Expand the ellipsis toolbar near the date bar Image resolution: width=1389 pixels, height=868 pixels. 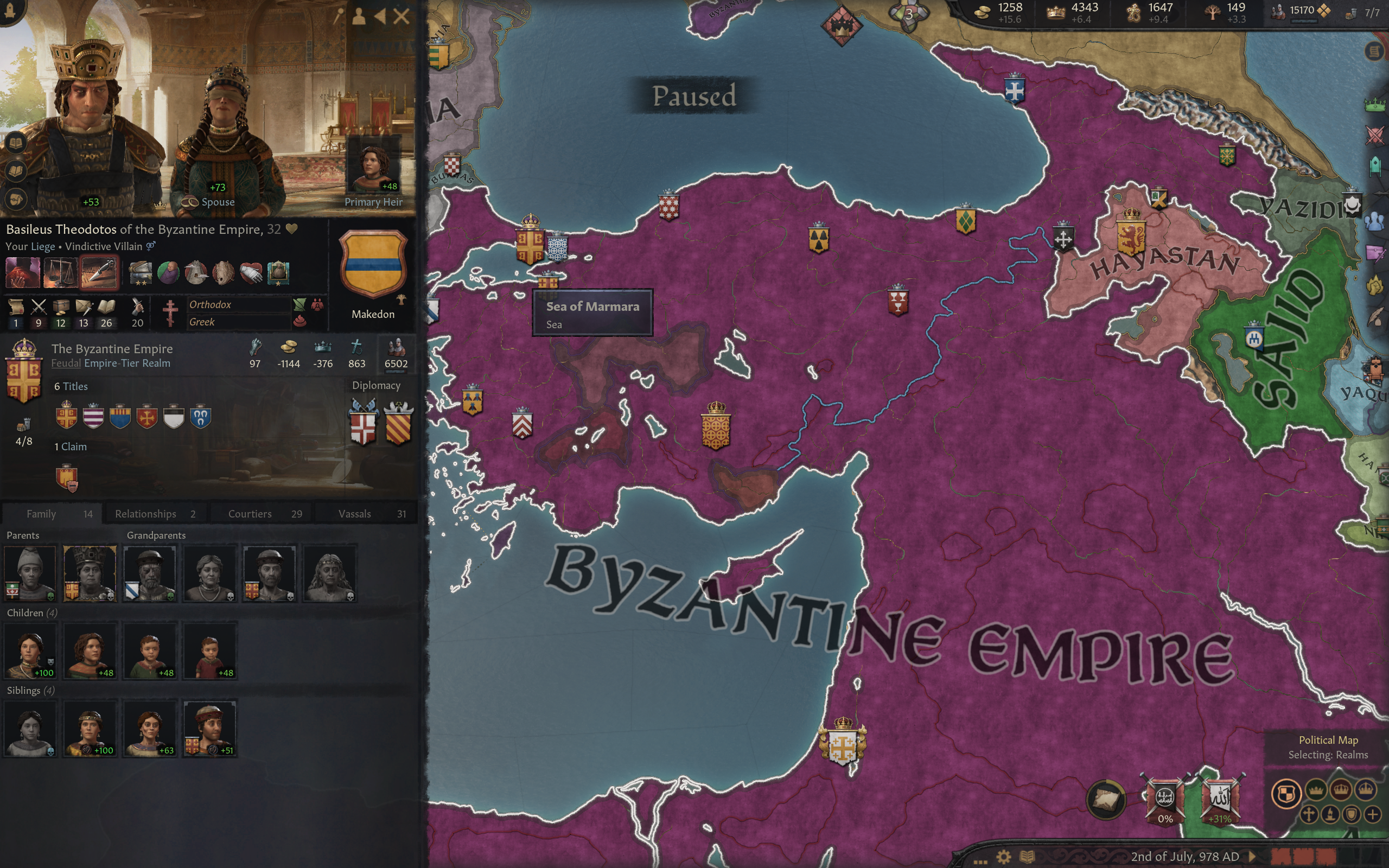(x=981, y=861)
